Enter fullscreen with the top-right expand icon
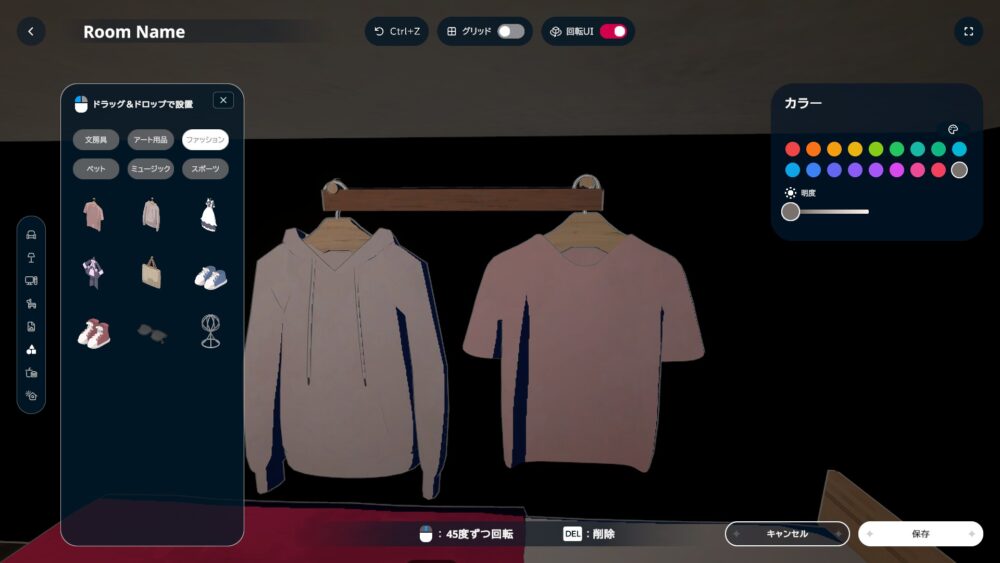This screenshot has width=1000, height=563. click(968, 32)
